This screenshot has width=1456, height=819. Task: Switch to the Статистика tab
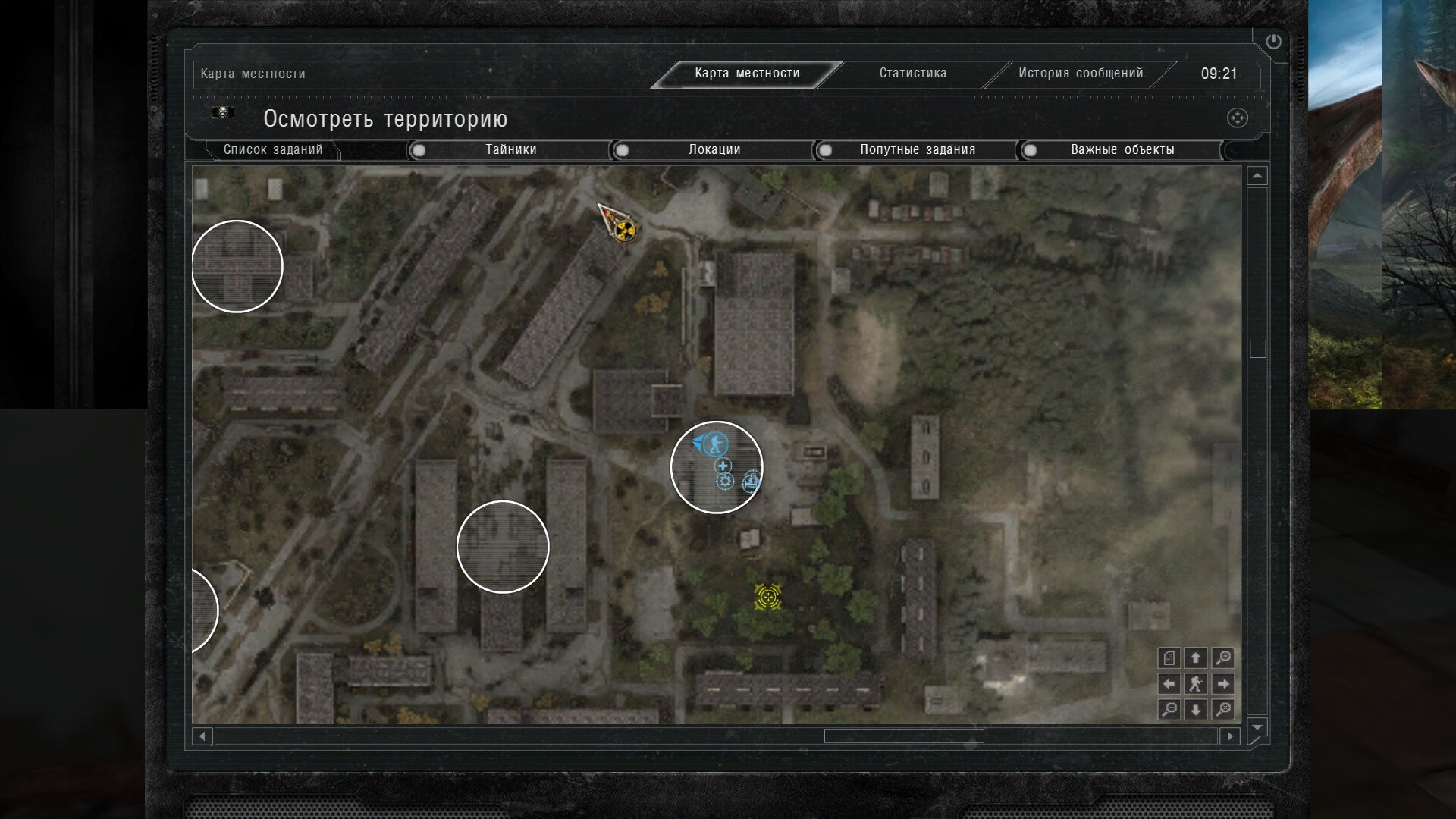(x=912, y=74)
